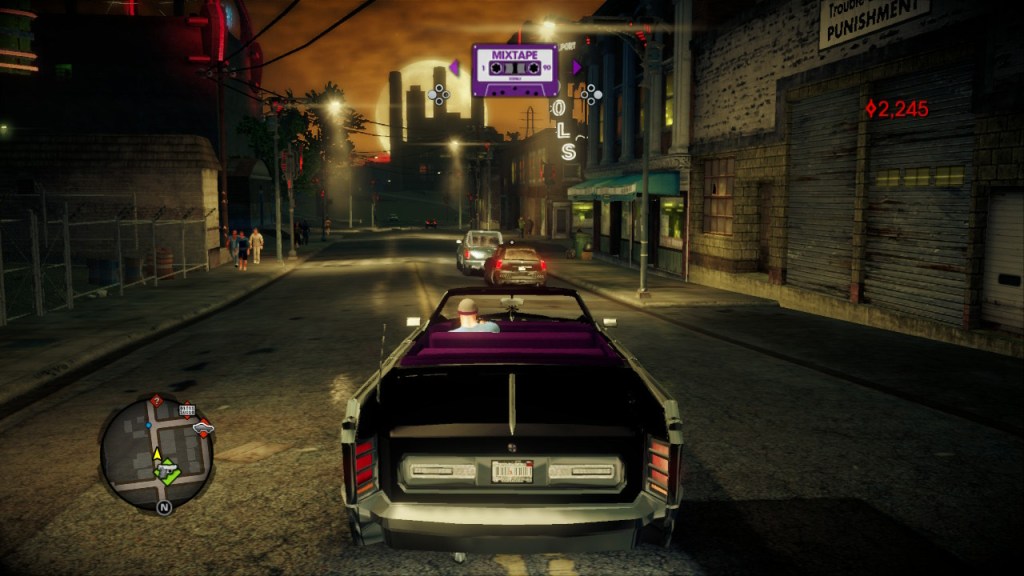Switch to the previous radio station arrow

[454, 68]
